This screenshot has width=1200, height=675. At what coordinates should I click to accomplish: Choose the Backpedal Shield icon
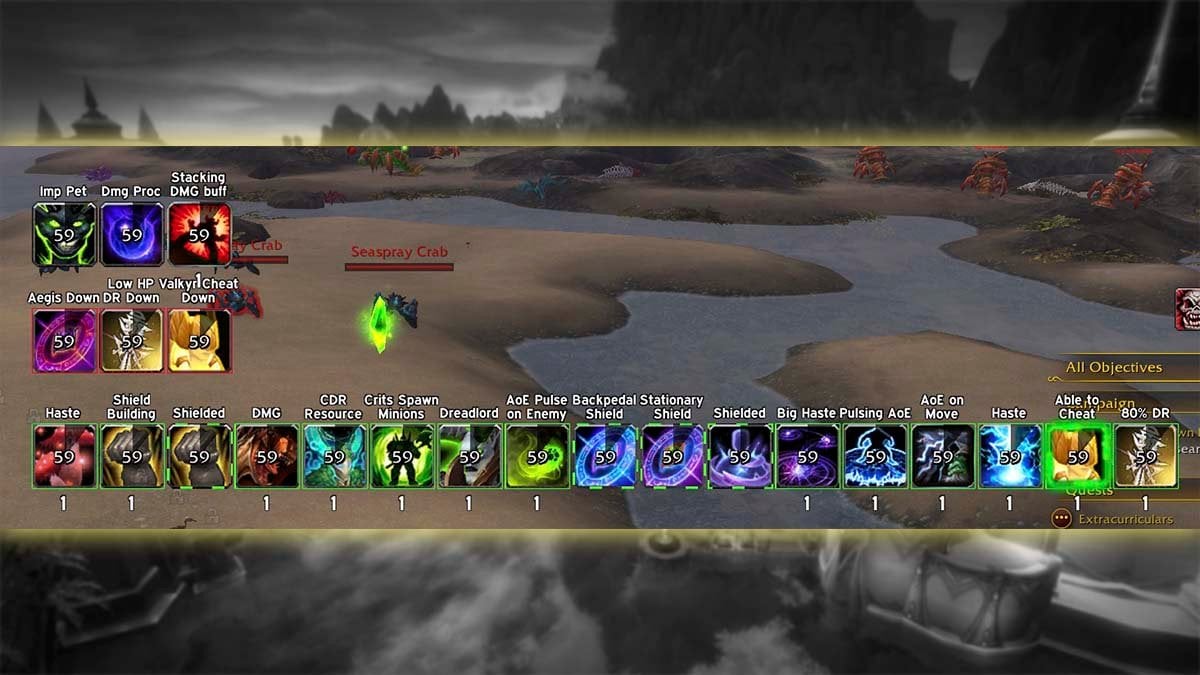605,456
